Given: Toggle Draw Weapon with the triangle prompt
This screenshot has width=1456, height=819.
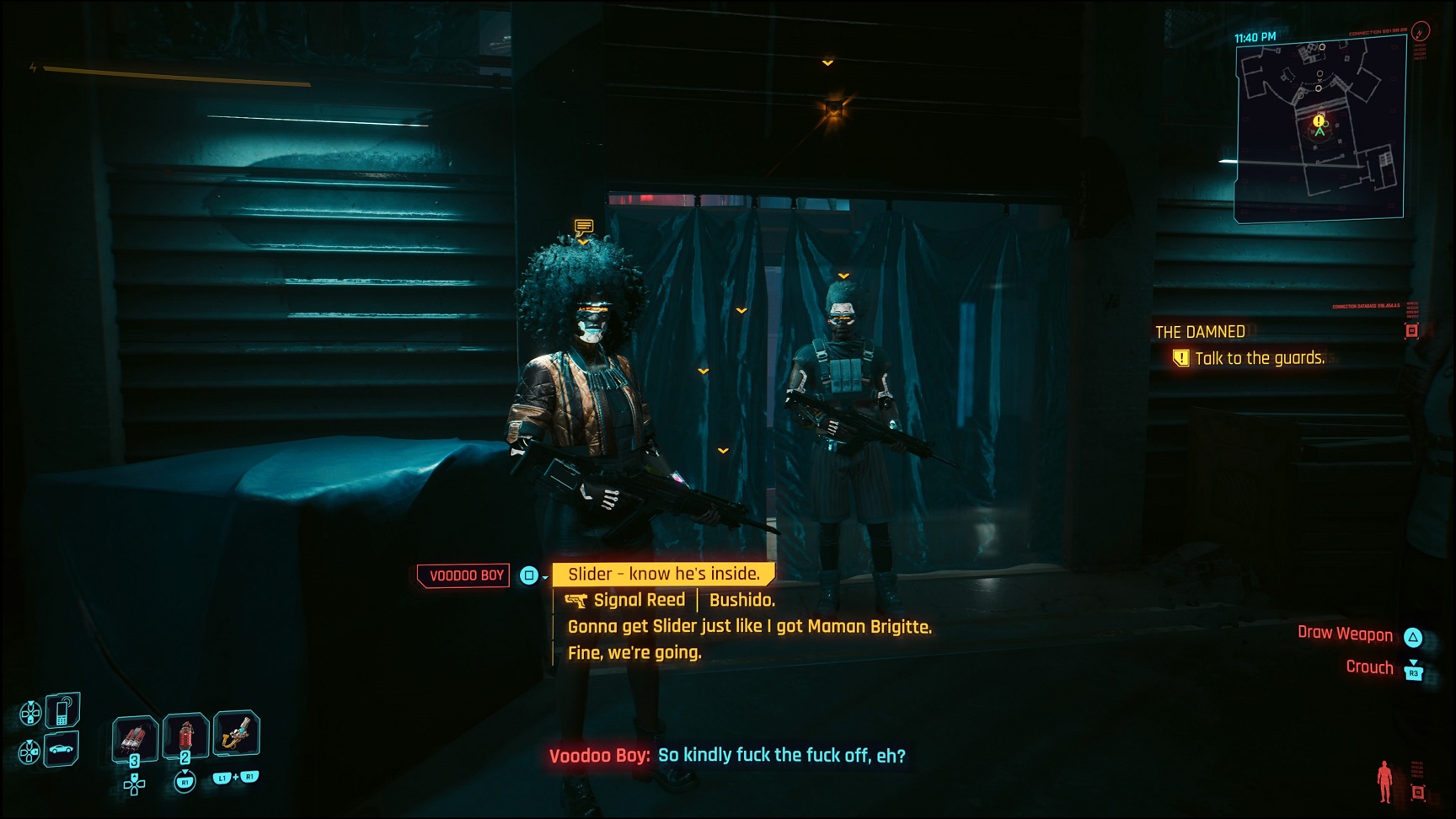Looking at the screenshot, I should 1413,634.
